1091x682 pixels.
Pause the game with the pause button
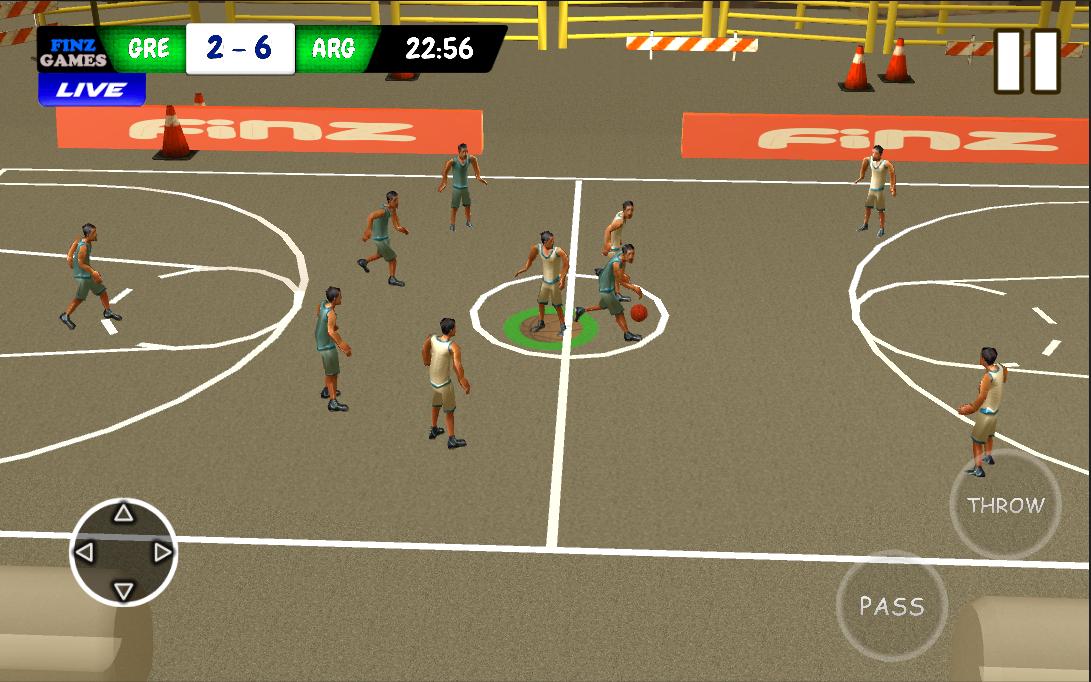1027,61
